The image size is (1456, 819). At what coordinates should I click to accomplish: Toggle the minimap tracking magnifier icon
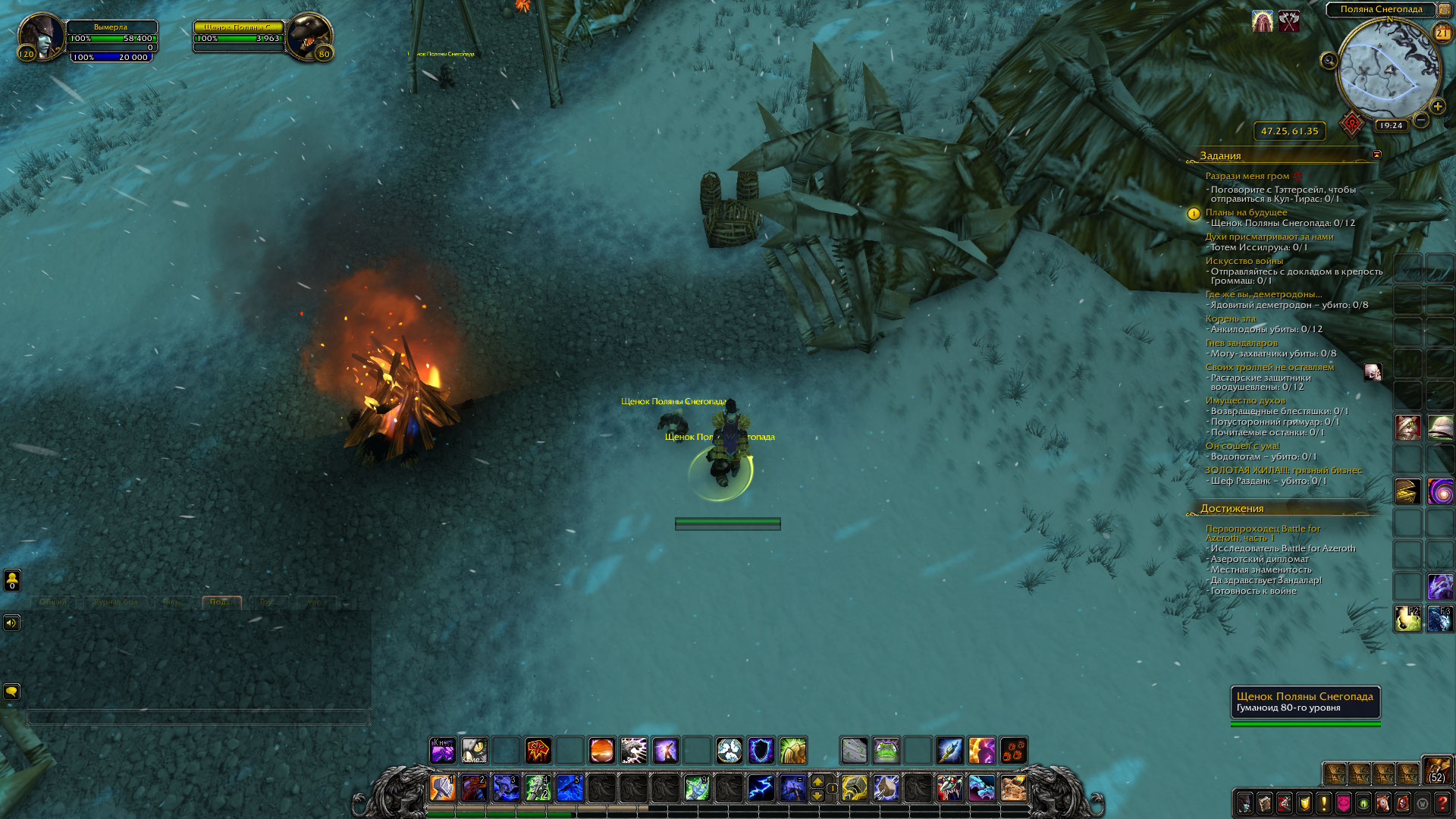coord(1329,61)
